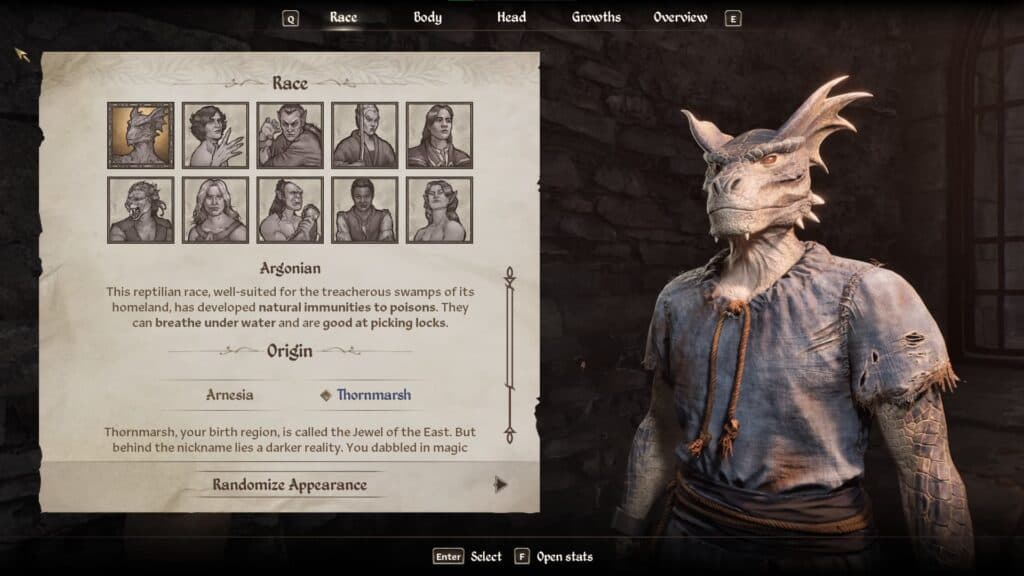The width and height of the screenshot is (1024, 576).
Task: Click Randomize Appearance
Action: click(289, 485)
